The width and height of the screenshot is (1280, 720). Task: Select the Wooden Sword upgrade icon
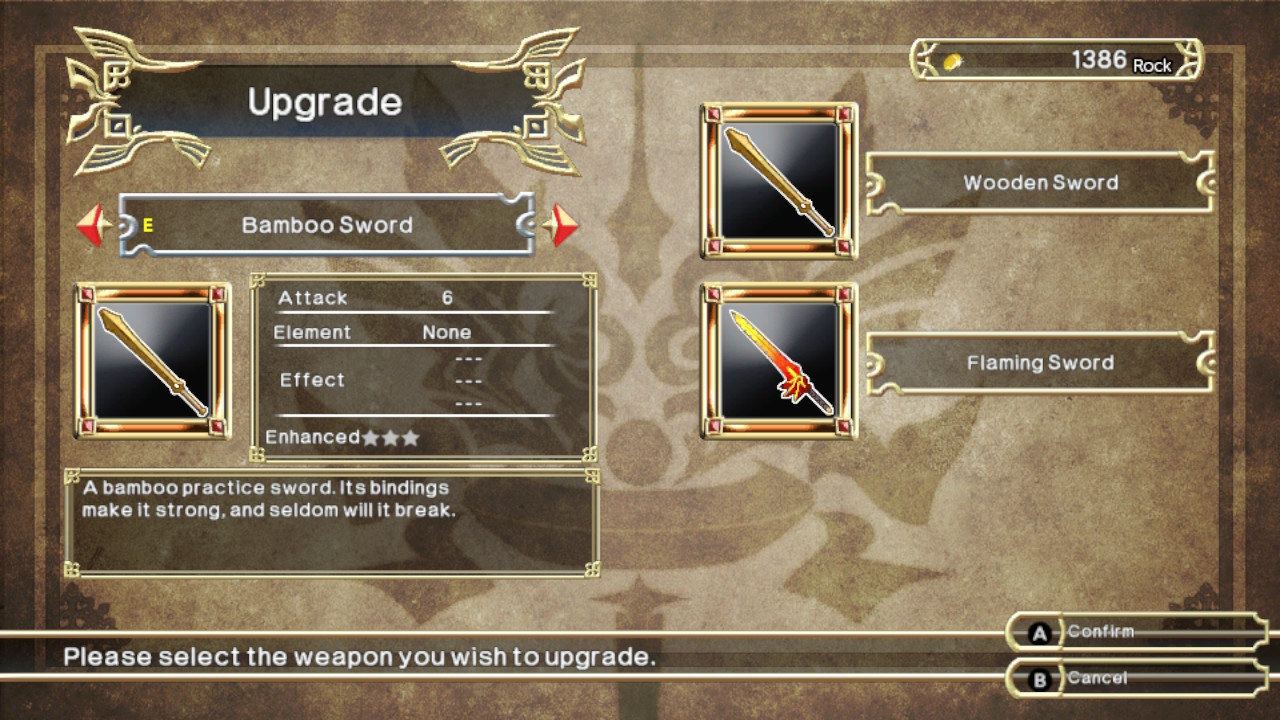point(777,182)
